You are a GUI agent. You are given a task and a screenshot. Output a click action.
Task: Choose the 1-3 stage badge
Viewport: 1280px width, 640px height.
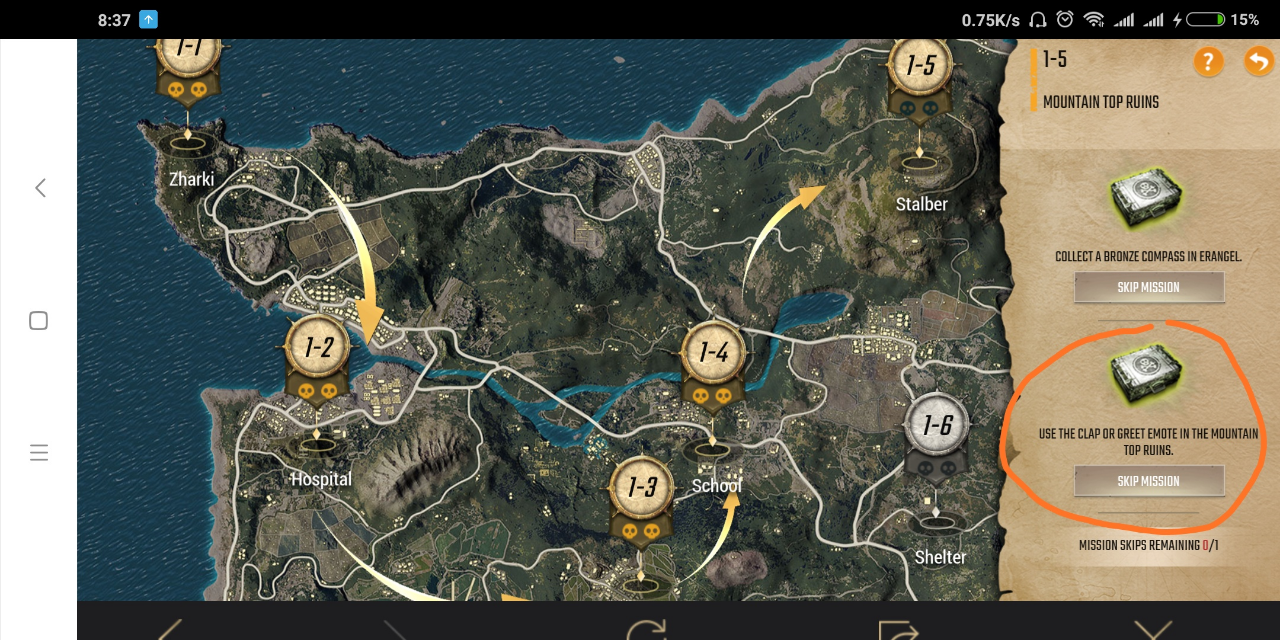[x=641, y=489]
